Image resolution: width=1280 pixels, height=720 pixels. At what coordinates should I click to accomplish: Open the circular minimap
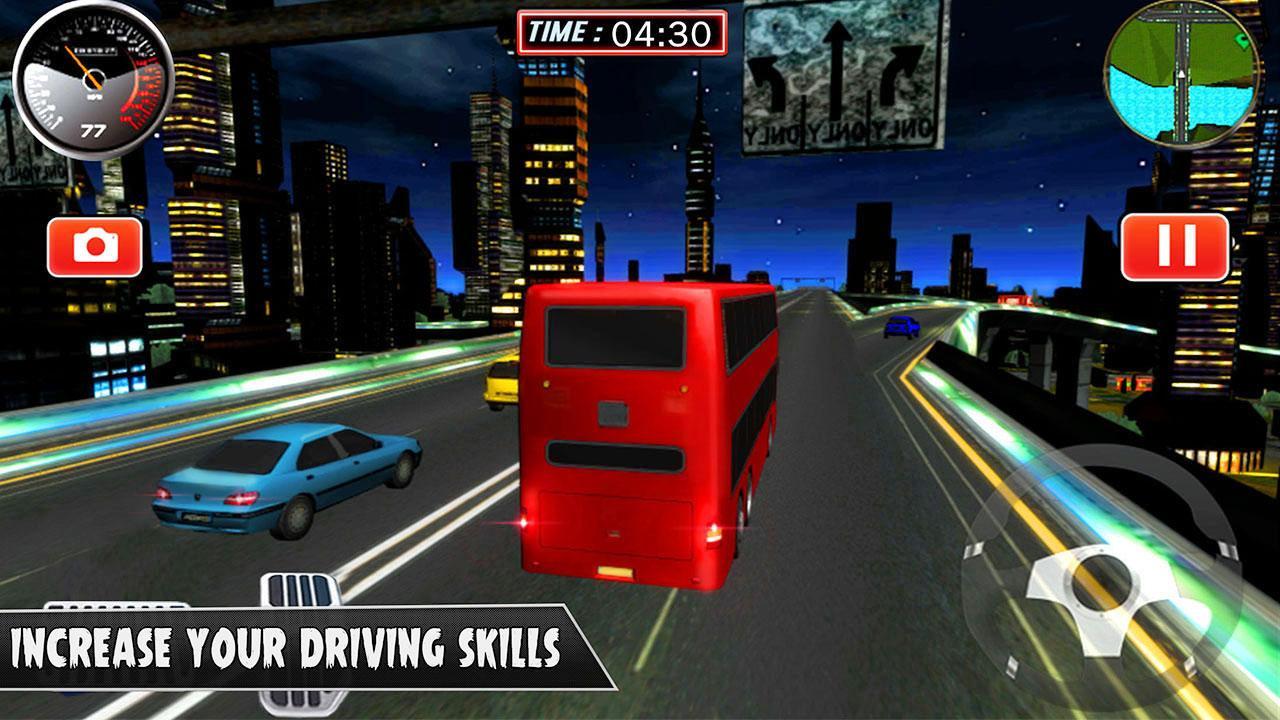coord(1181,75)
